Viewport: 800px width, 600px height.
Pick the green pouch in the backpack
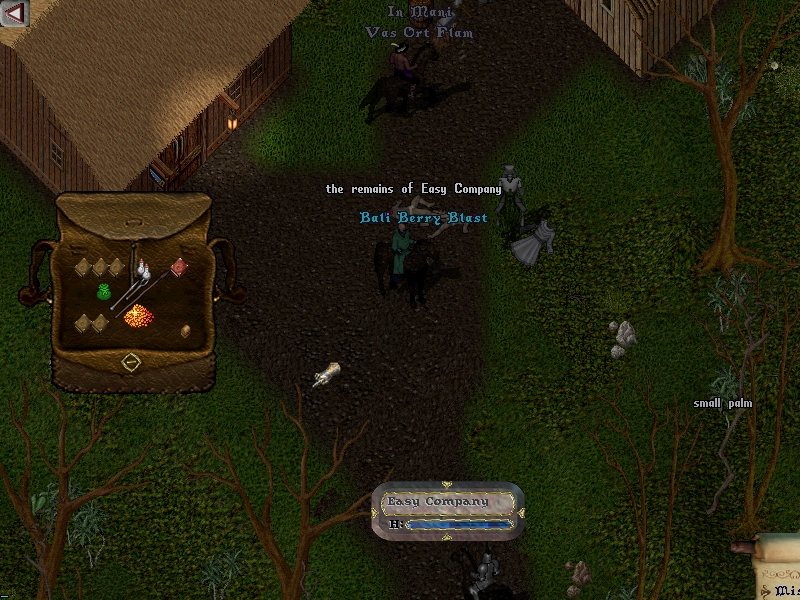(x=102, y=291)
